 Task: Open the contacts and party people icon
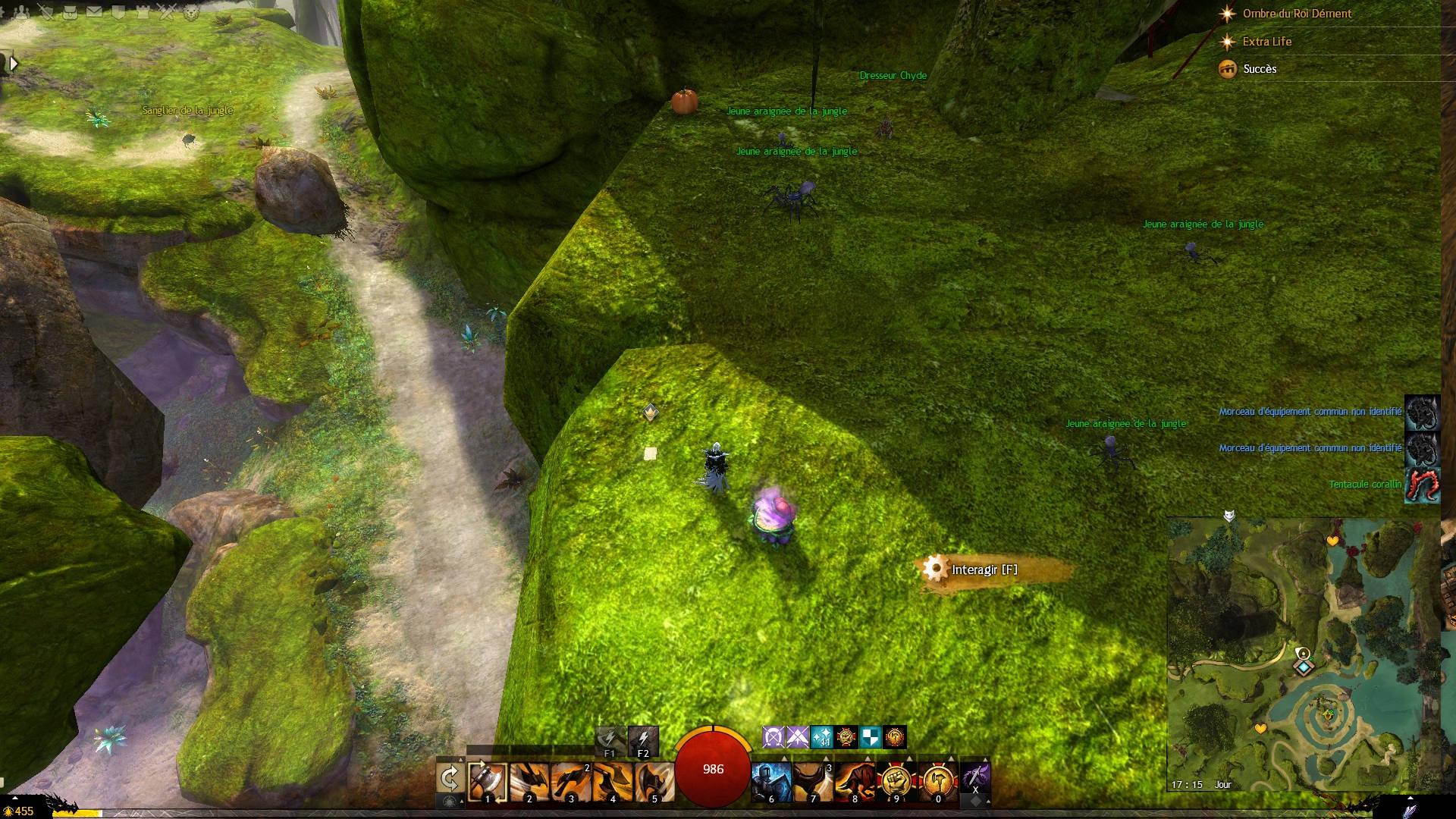coord(22,12)
